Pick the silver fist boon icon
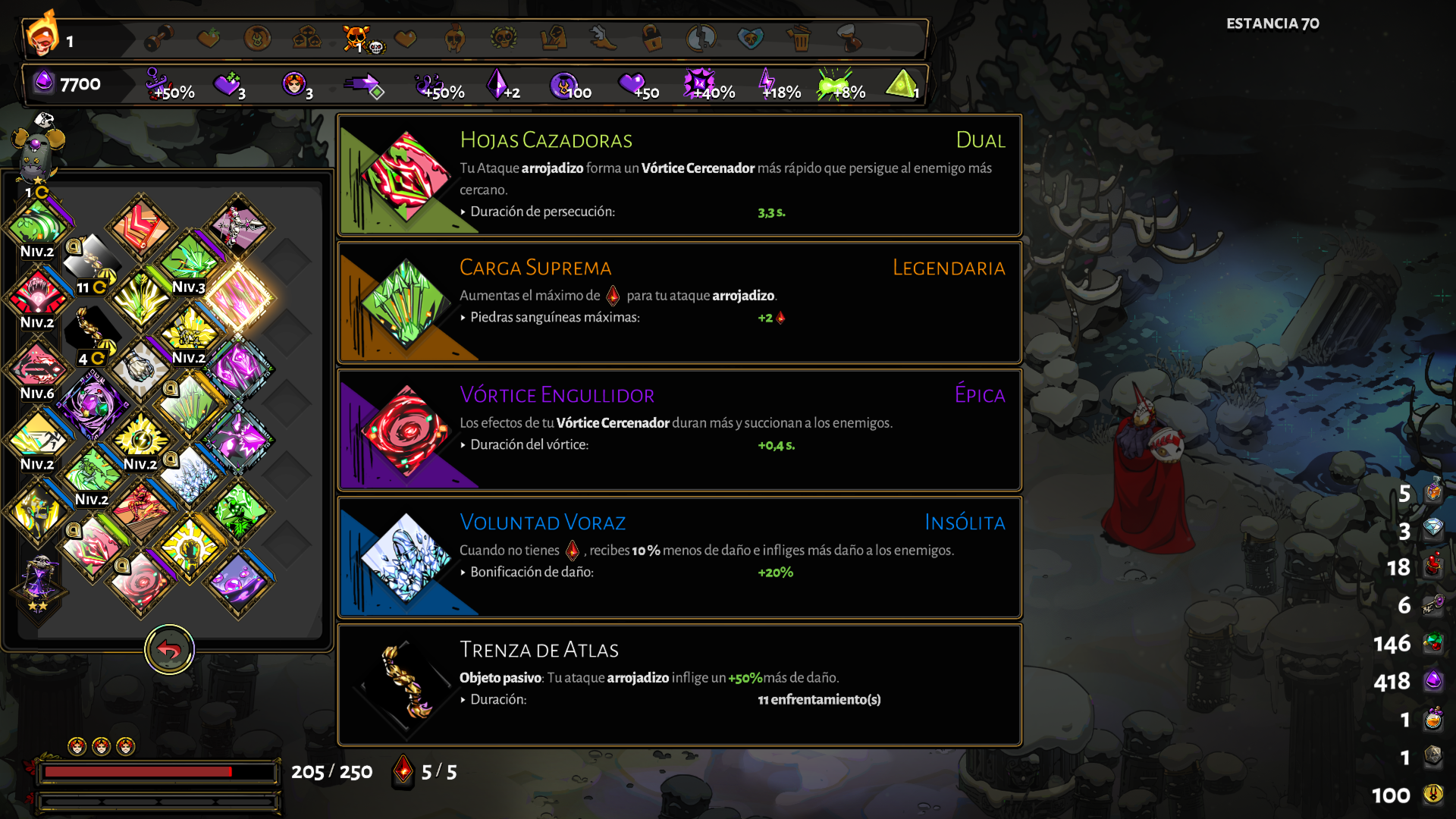This screenshot has height=819, width=1456. (x=140, y=369)
